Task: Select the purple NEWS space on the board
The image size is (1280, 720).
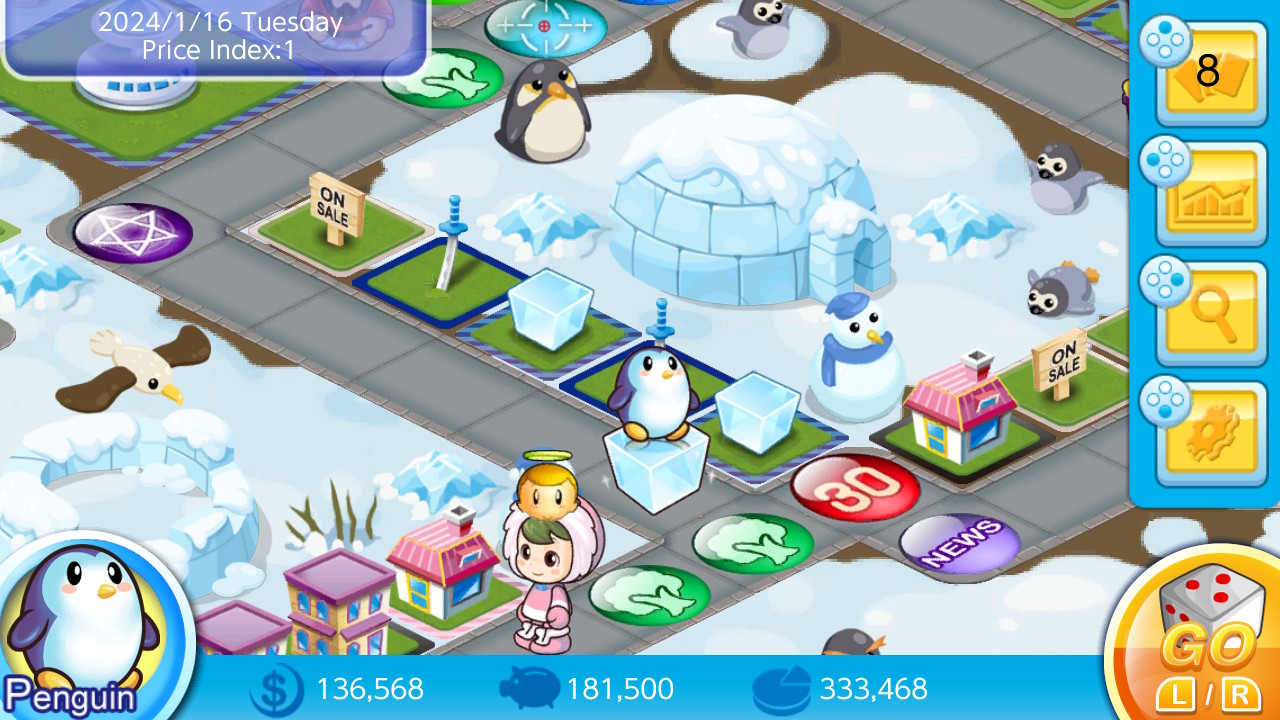Action: 962,543
